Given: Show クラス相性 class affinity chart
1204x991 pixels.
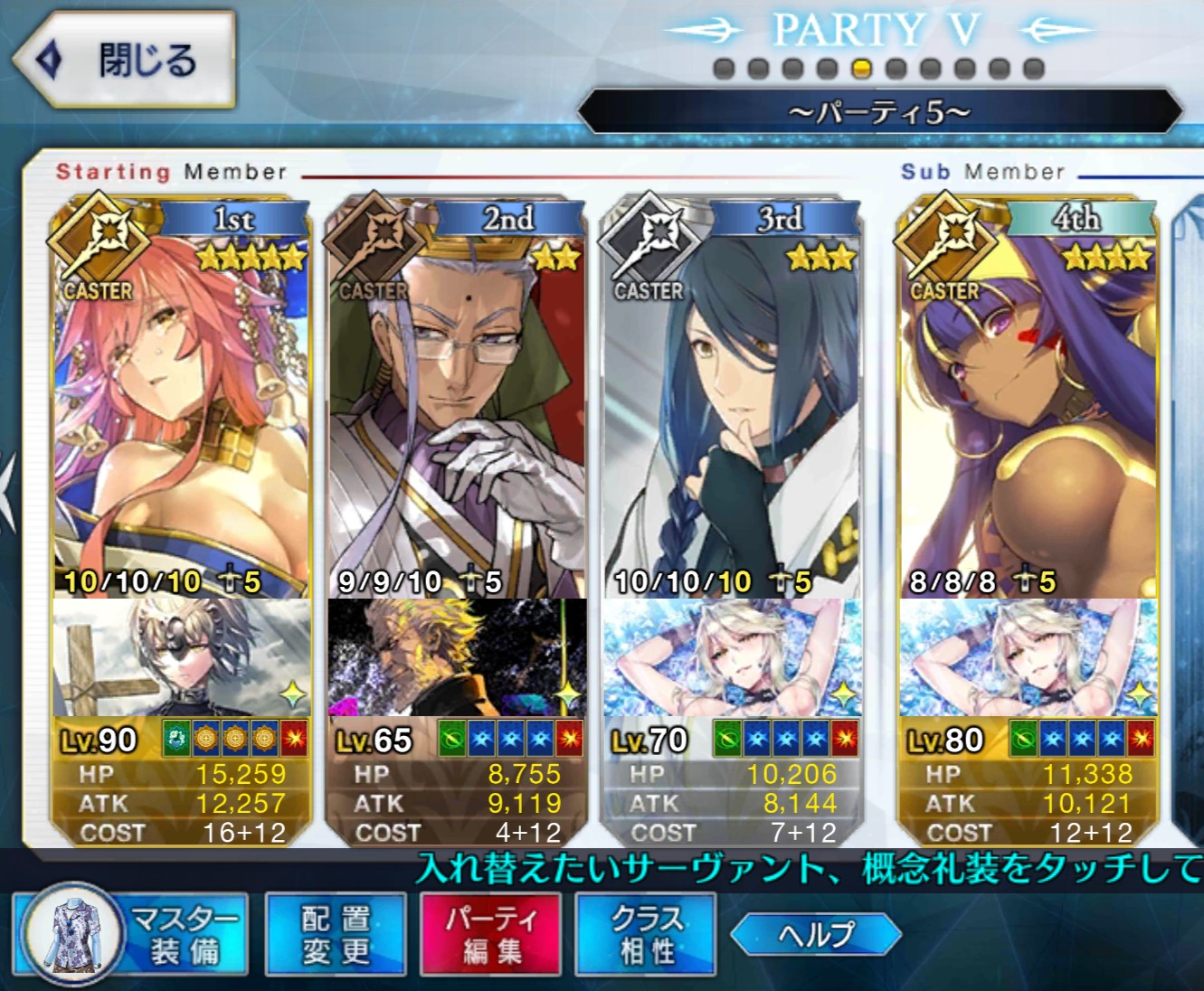Looking at the screenshot, I should pos(646,935).
